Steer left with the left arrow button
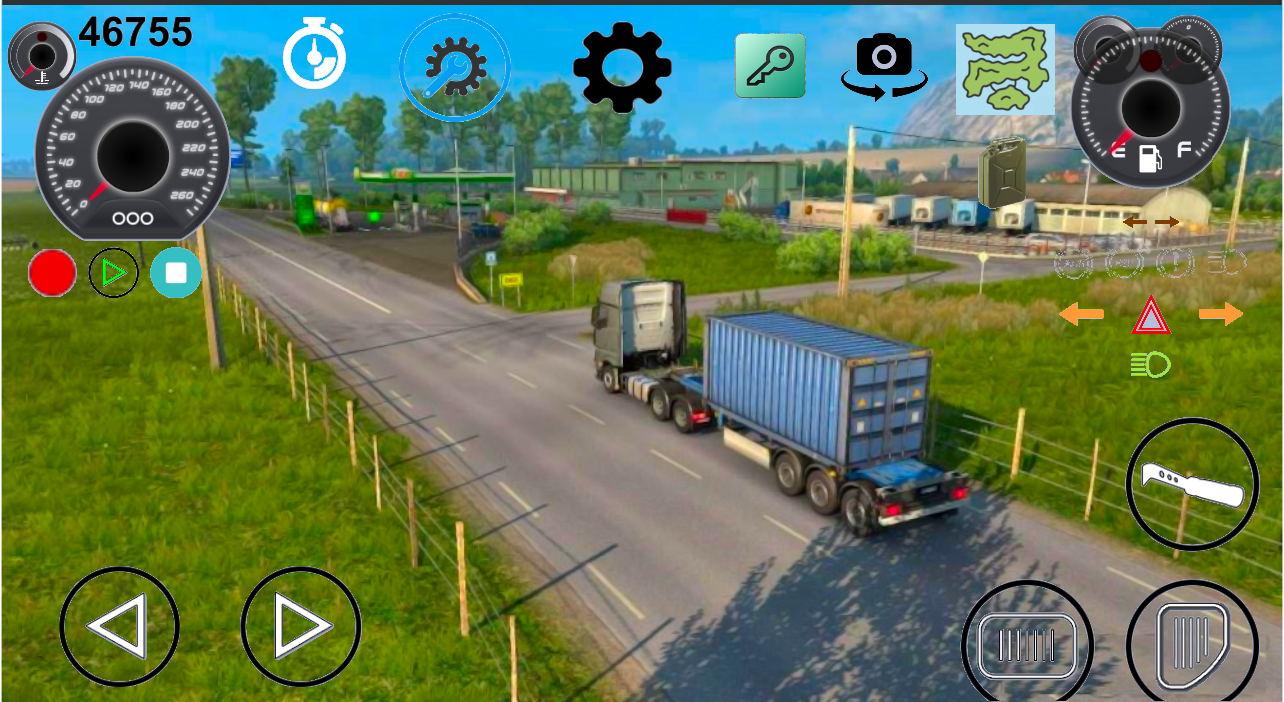 click(120, 627)
